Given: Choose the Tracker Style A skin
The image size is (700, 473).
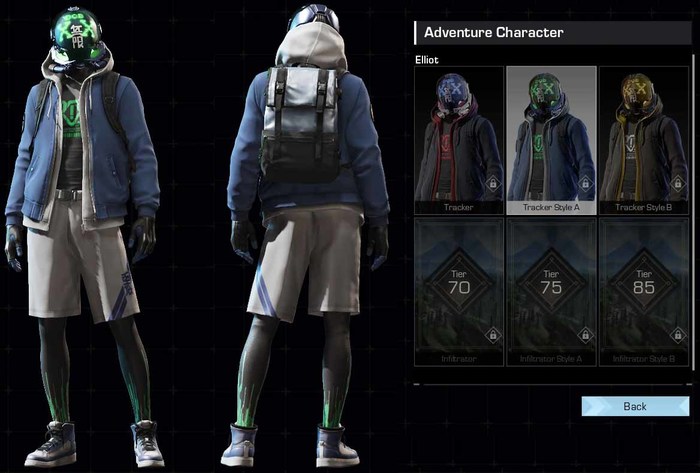Looking at the screenshot, I should pos(551,141).
